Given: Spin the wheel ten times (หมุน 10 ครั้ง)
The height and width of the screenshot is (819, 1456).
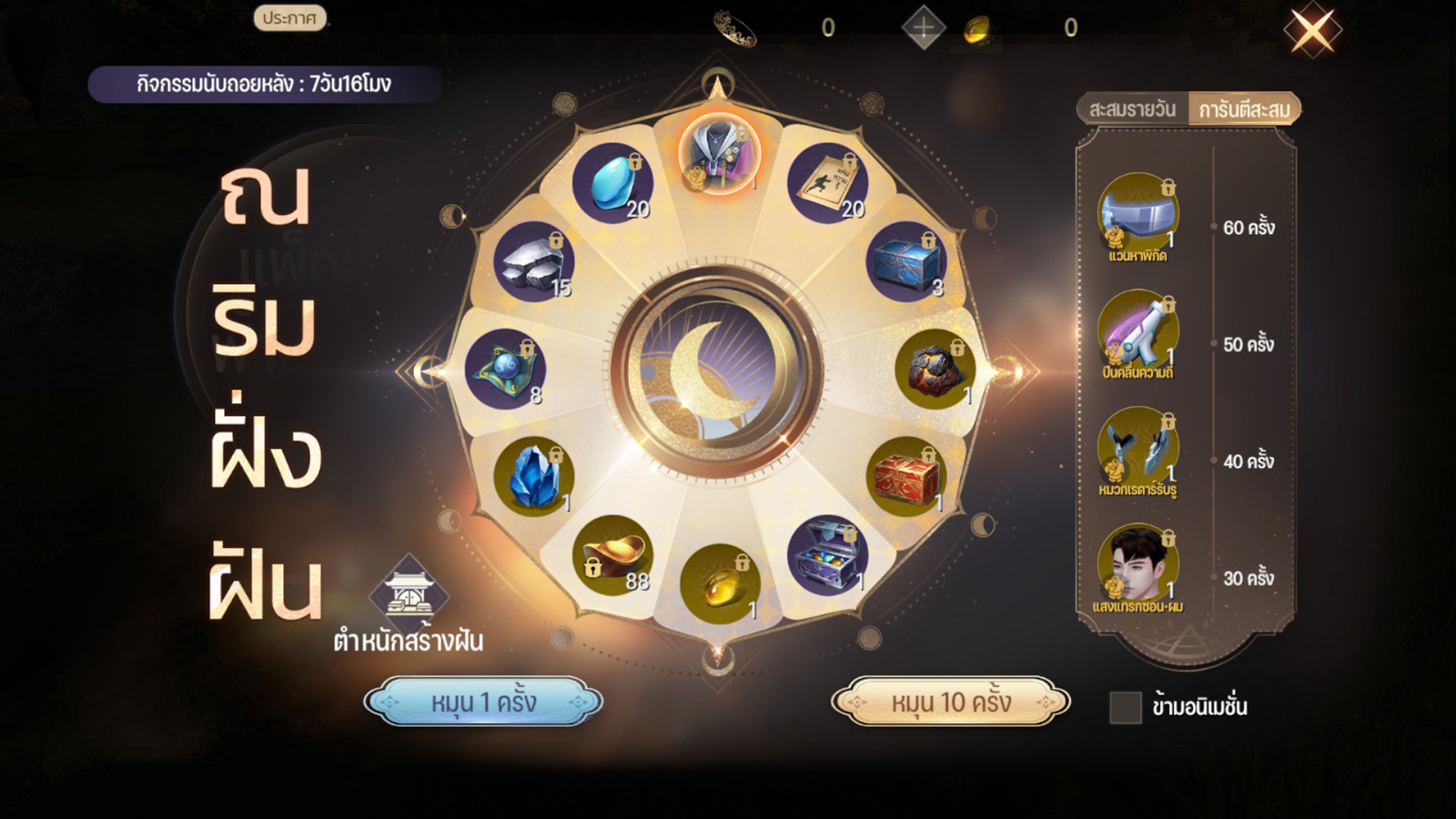Looking at the screenshot, I should 951,702.
